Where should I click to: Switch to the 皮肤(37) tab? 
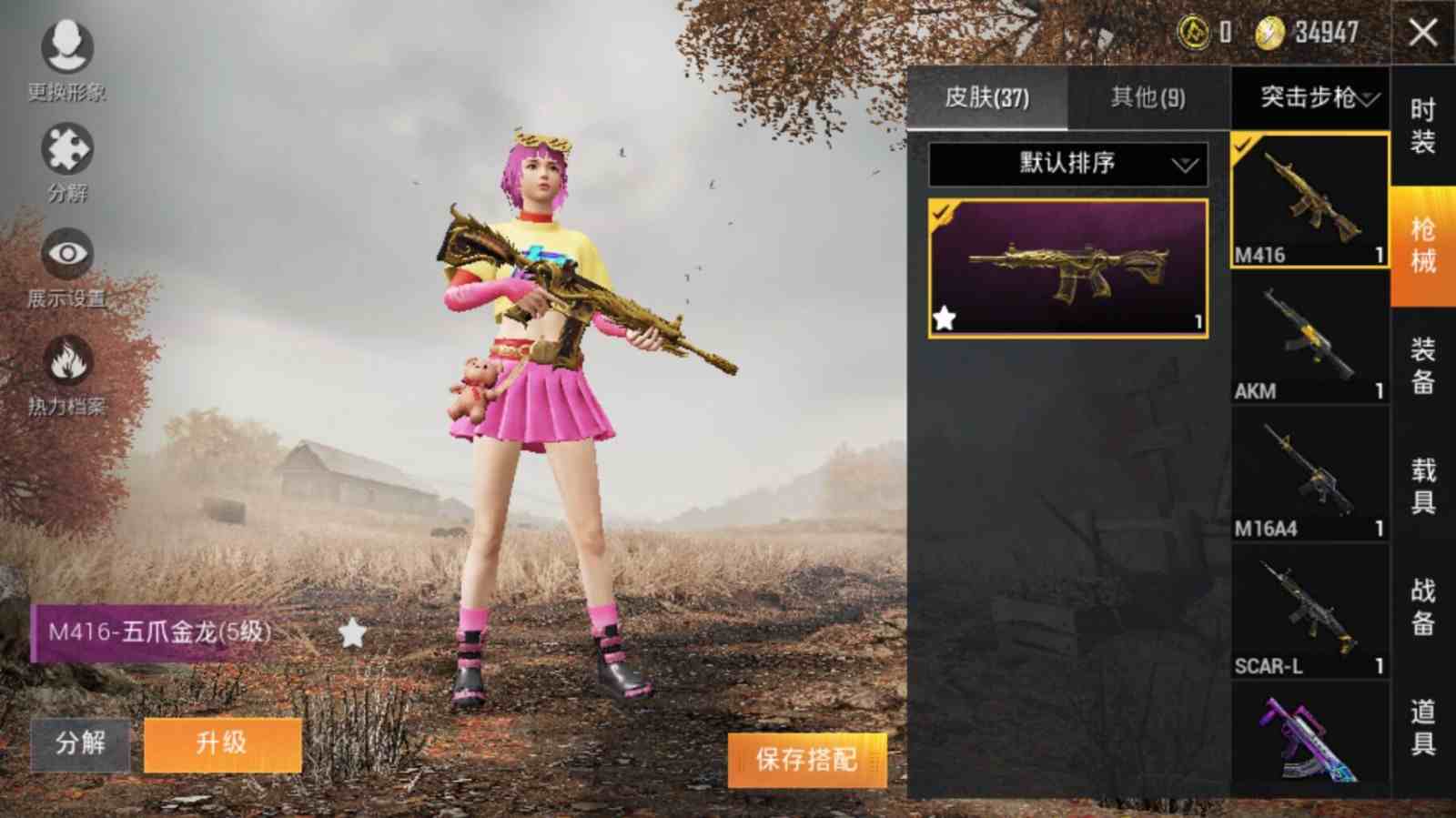986,97
